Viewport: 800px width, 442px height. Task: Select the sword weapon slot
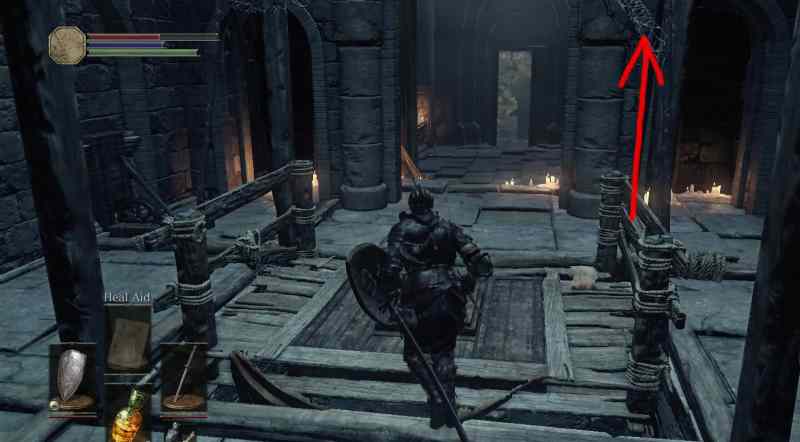183,378
